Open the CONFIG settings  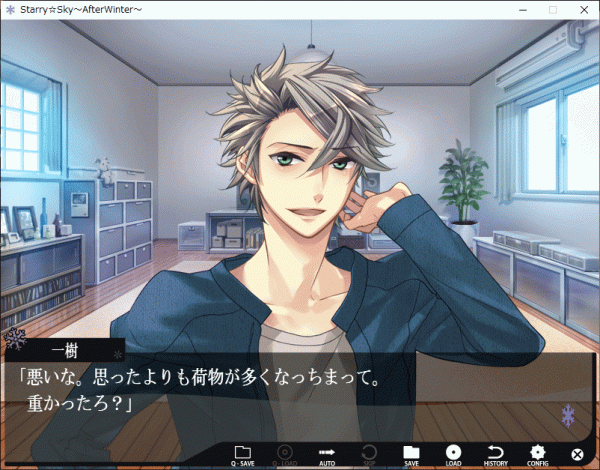pos(537,455)
